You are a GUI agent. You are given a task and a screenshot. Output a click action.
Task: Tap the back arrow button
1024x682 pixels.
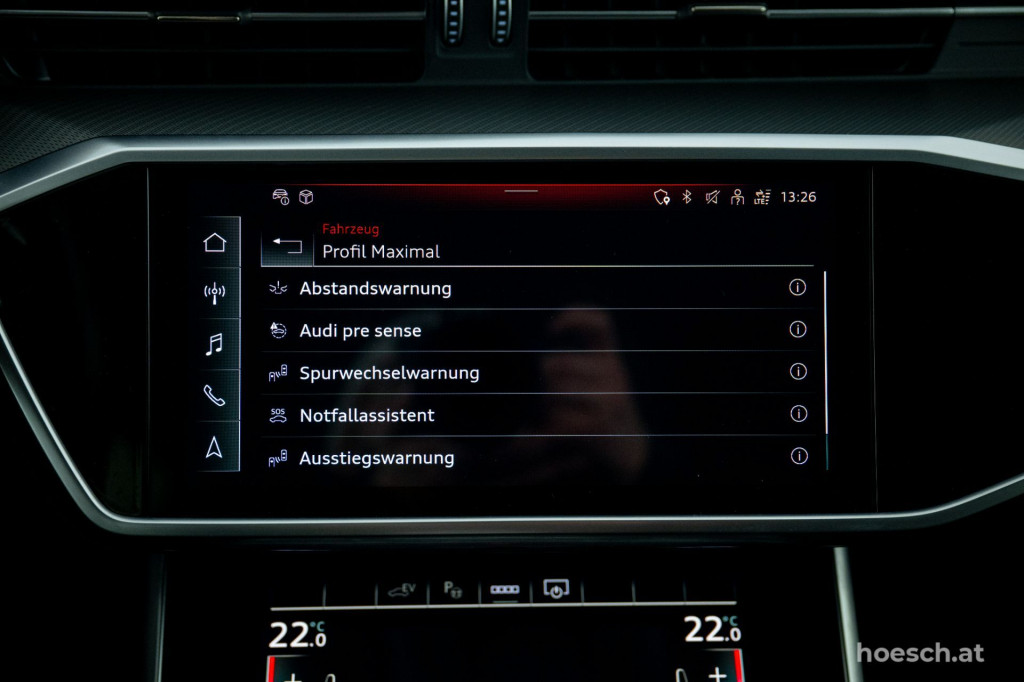[x=287, y=246]
